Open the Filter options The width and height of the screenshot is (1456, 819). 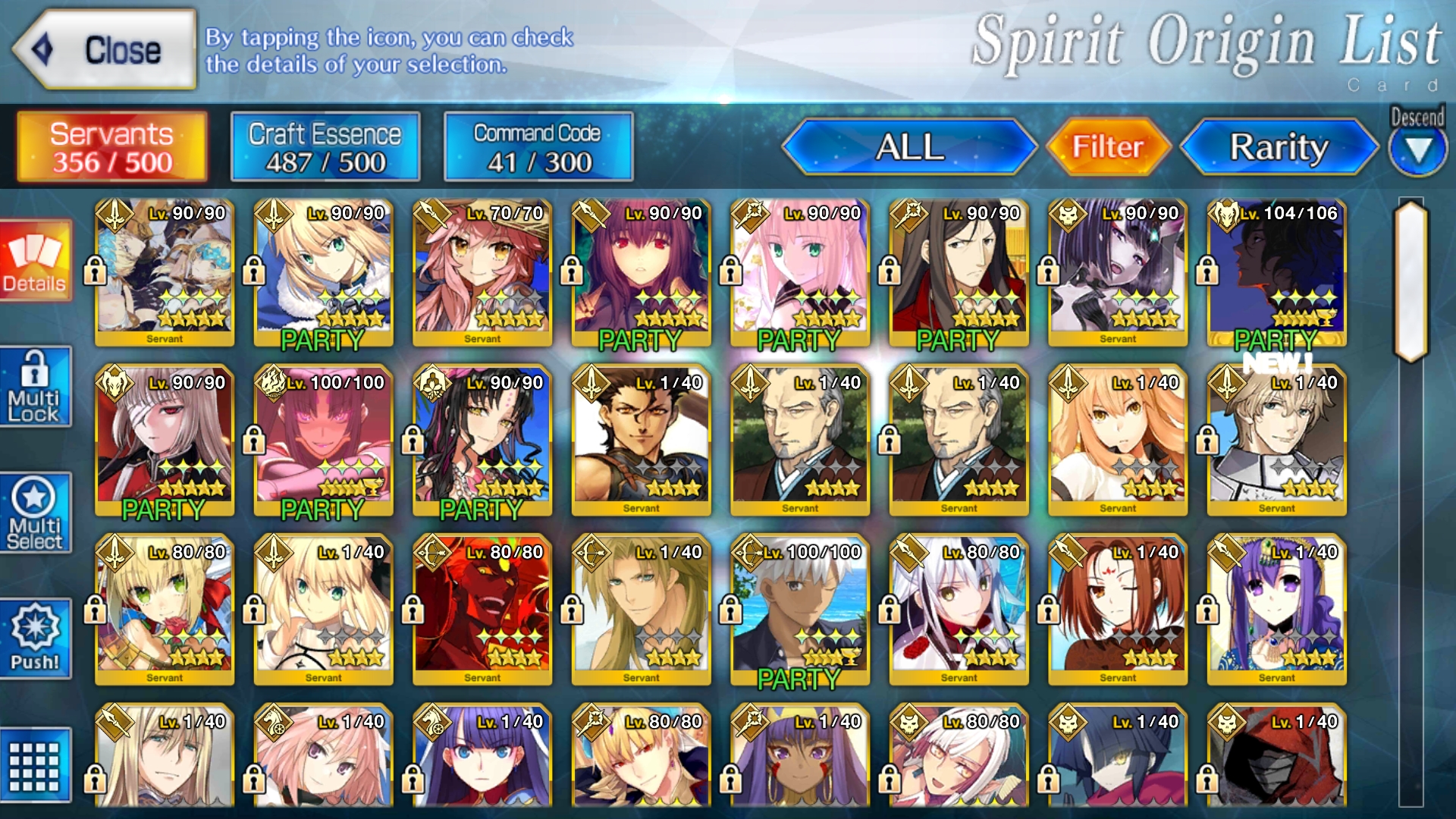point(1107,147)
